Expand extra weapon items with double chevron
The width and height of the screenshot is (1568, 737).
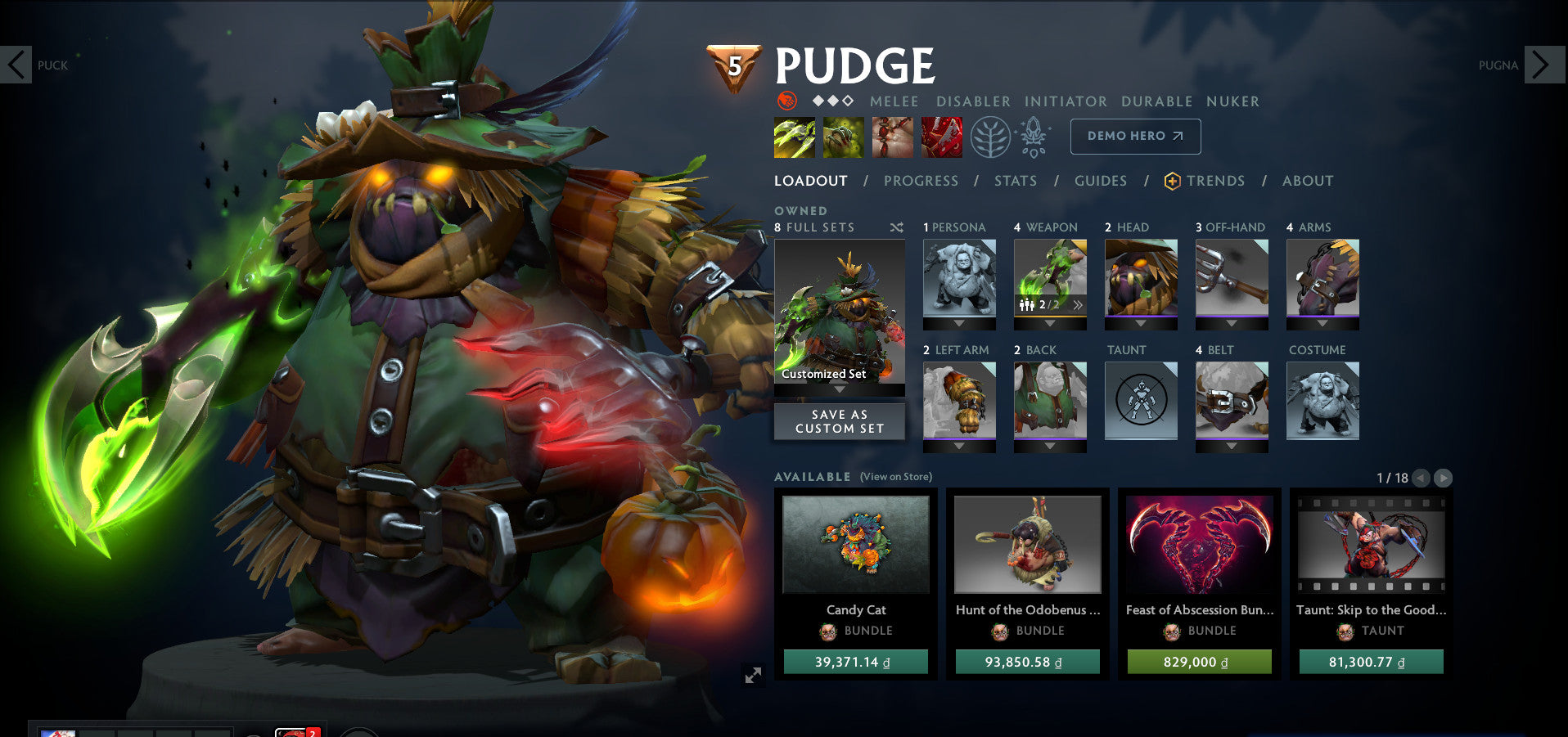pos(1079,303)
